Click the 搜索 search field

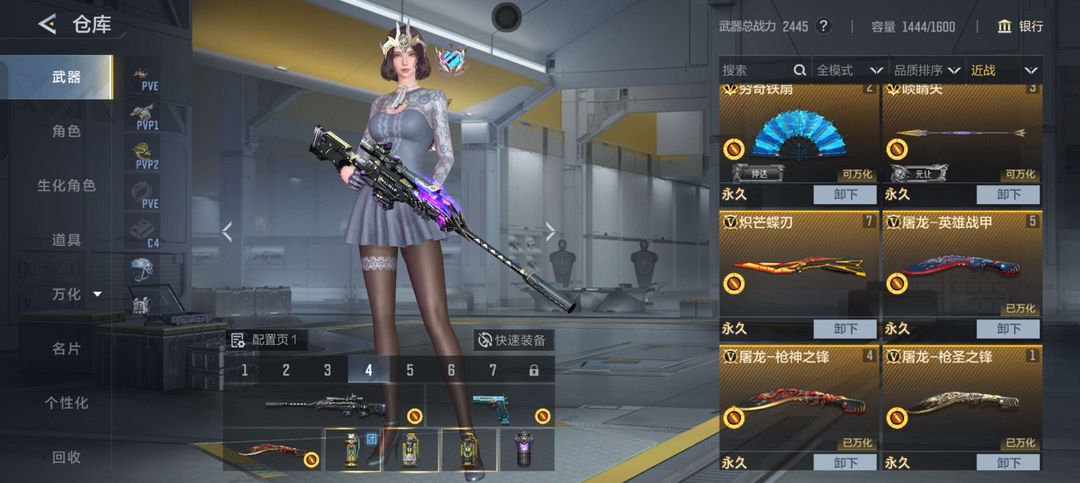point(756,70)
